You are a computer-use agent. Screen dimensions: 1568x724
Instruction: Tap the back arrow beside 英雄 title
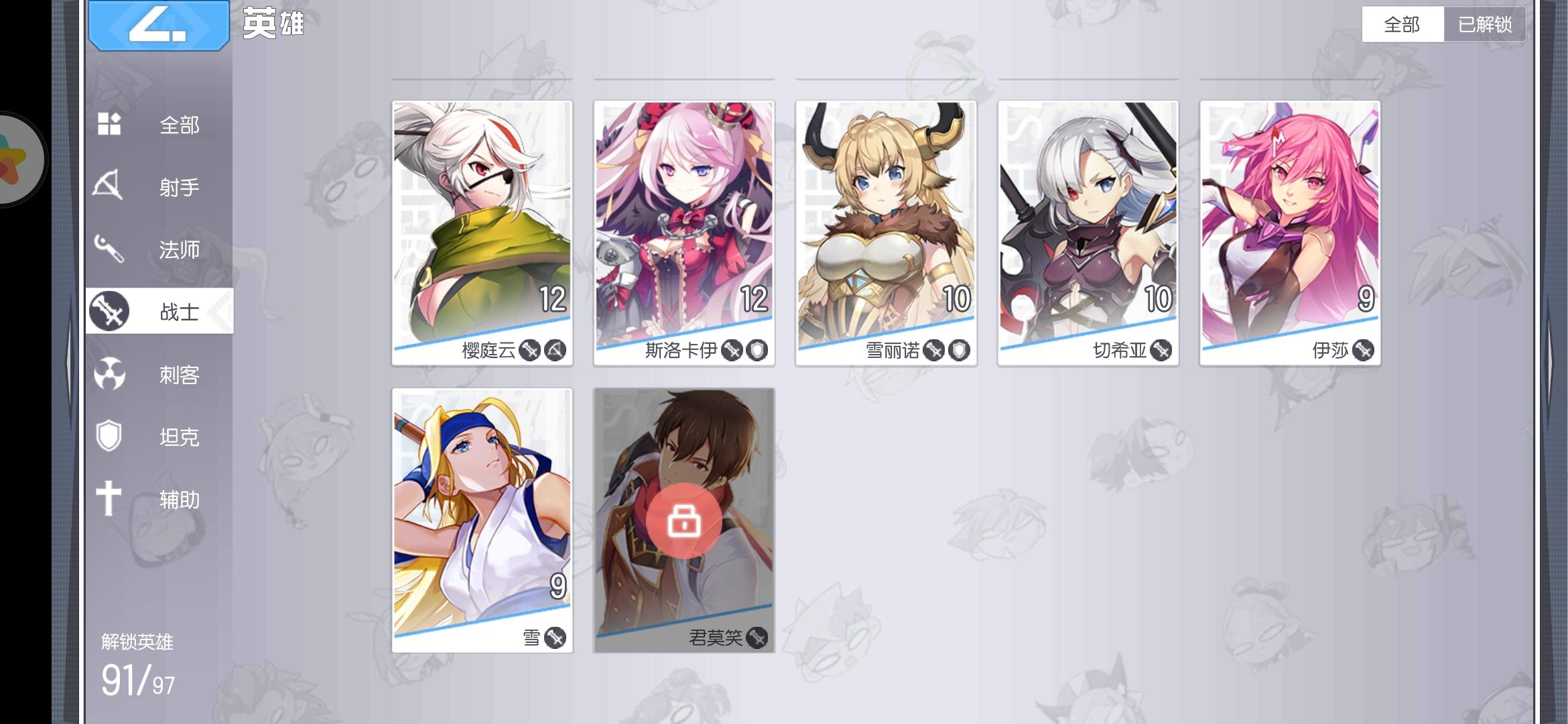(x=159, y=25)
